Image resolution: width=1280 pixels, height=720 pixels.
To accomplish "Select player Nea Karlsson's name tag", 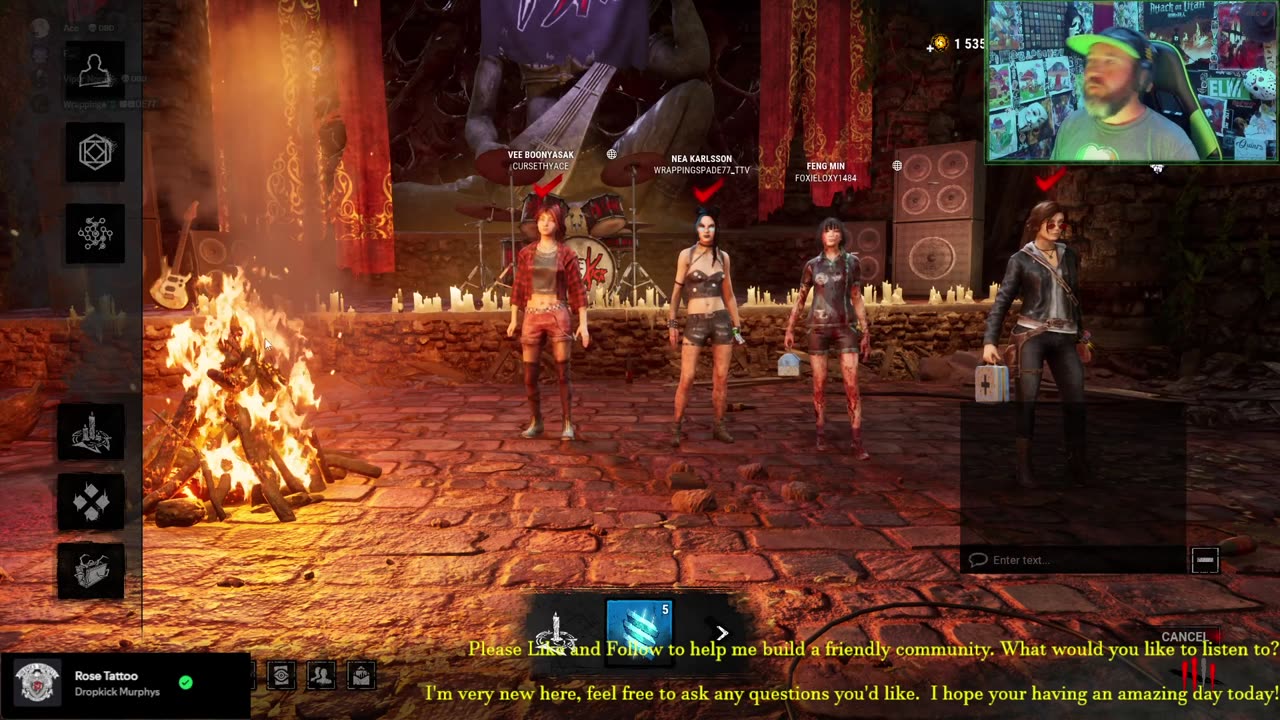I will pyautogui.click(x=701, y=164).
